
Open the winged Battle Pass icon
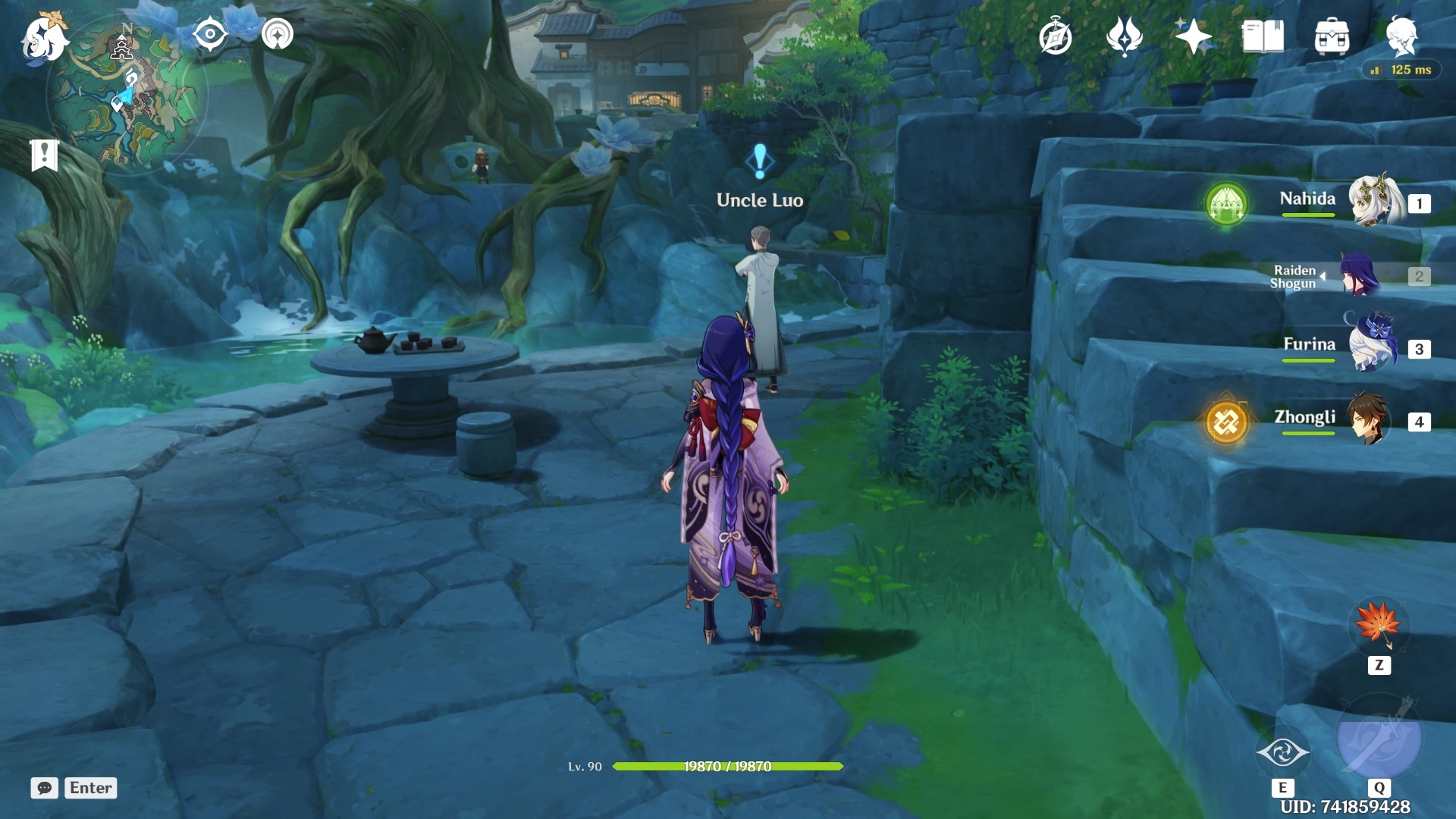click(1125, 36)
